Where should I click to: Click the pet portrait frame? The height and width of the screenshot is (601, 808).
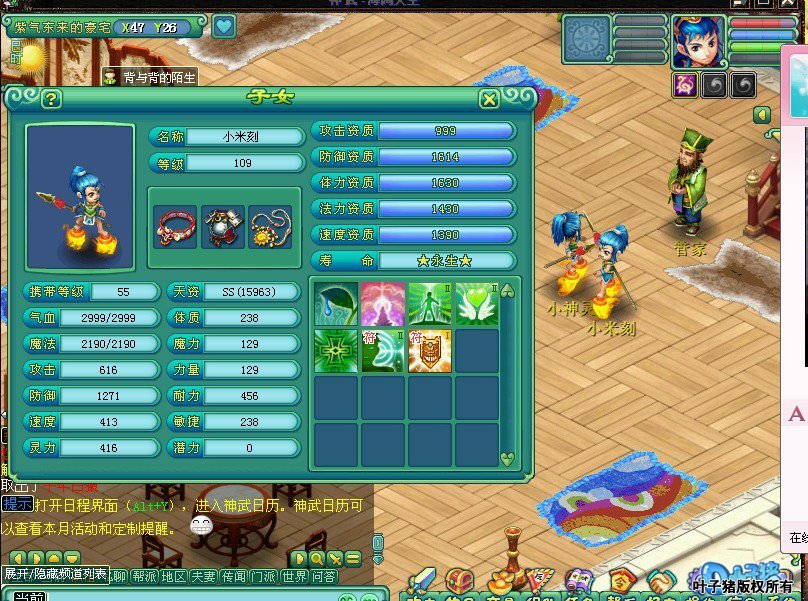[x=587, y=41]
